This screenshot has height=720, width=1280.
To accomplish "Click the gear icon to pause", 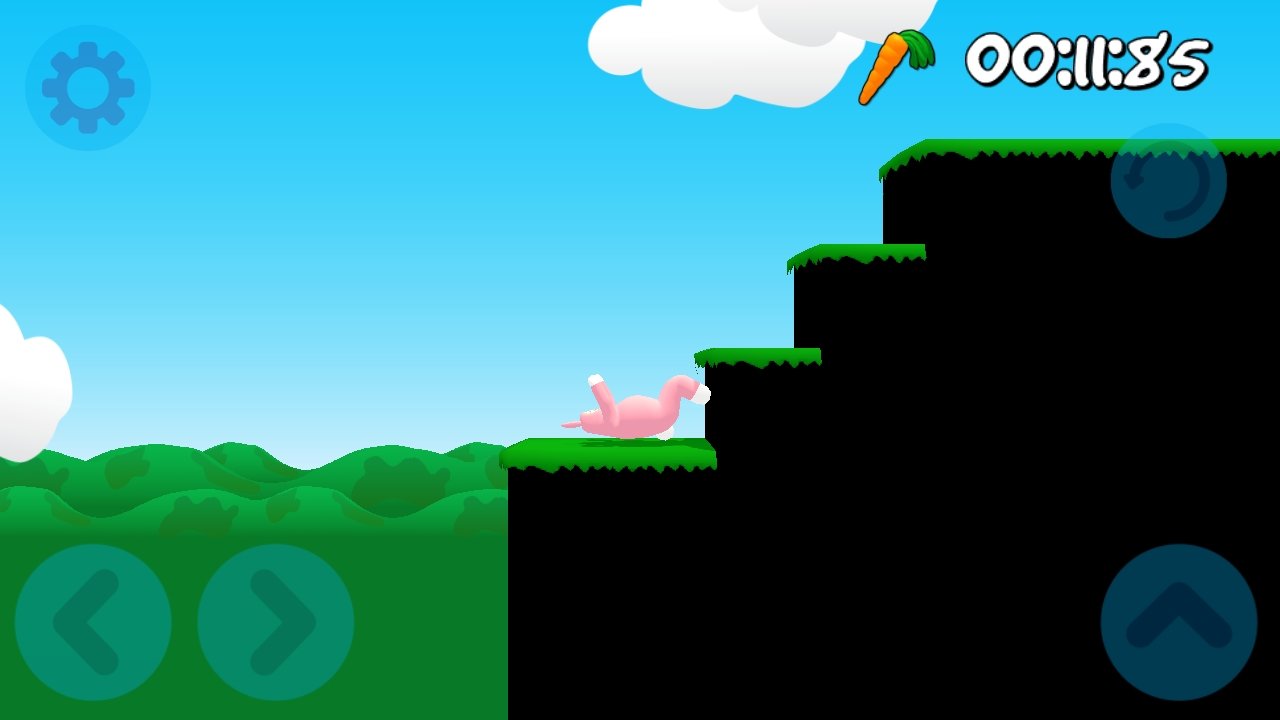I will (x=87, y=87).
